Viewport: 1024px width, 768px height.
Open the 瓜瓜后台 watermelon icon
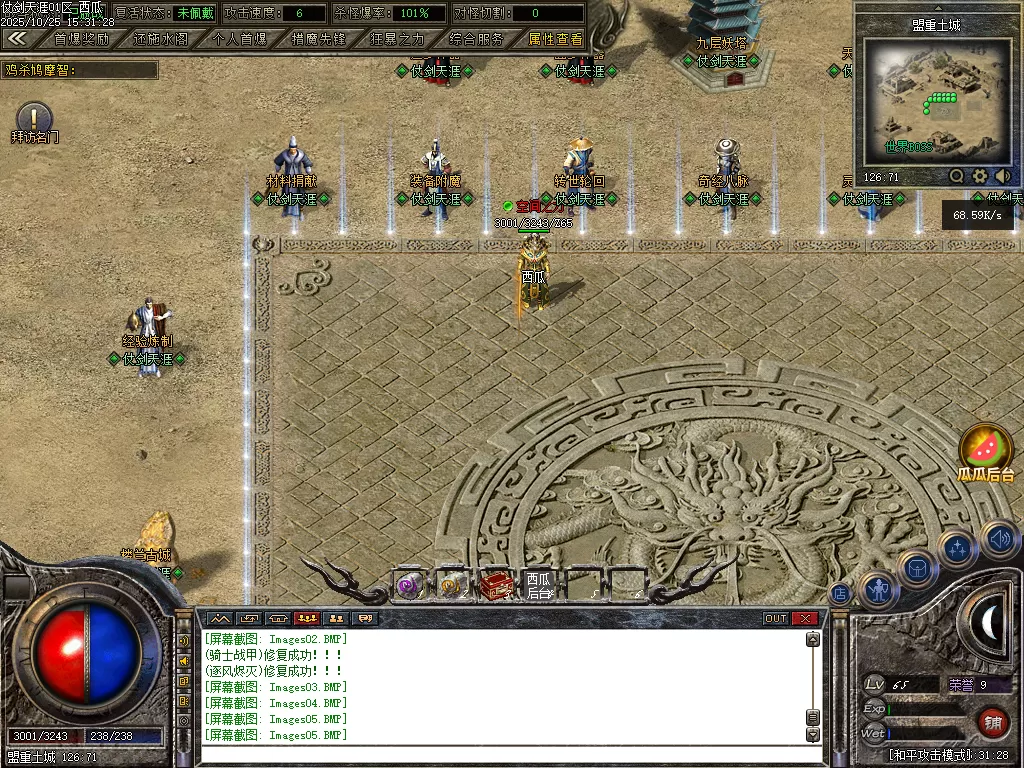point(986,447)
